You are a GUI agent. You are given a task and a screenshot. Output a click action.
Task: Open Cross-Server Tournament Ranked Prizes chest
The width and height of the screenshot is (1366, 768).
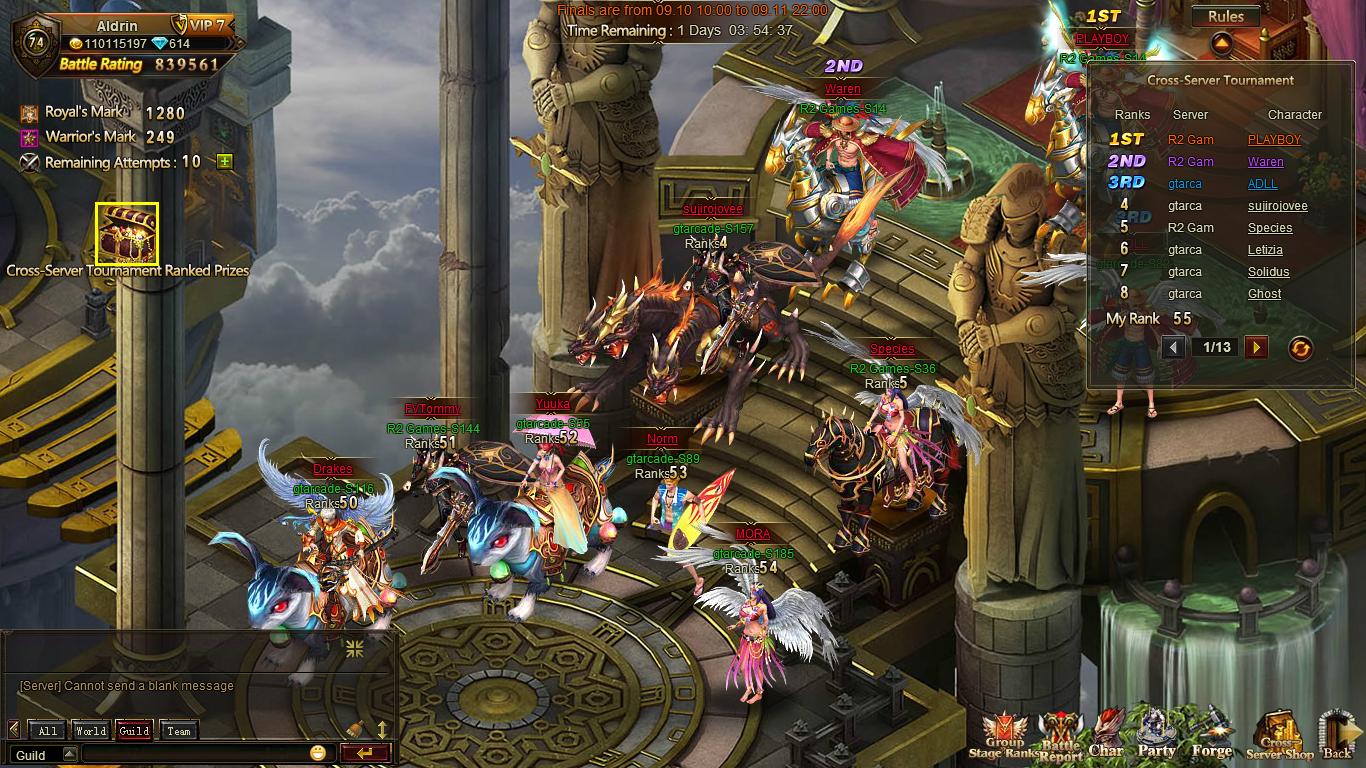click(x=127, y=234)
